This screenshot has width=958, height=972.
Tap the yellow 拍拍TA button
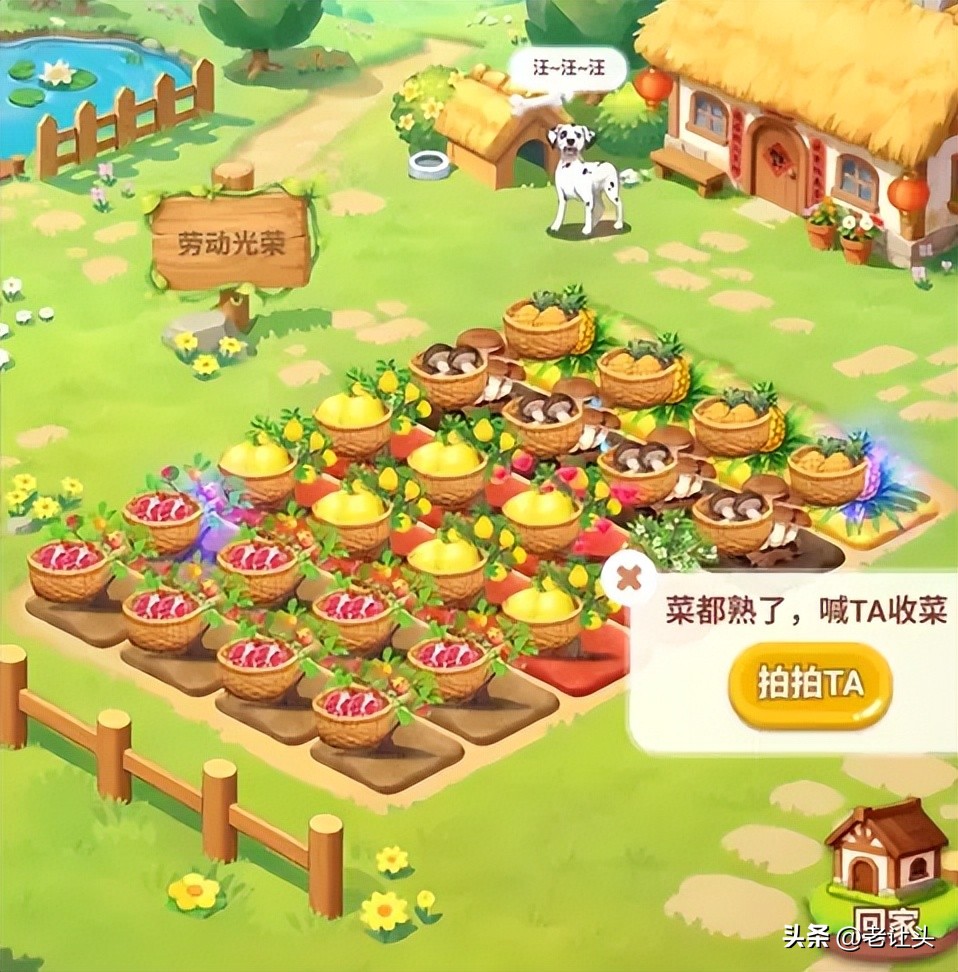(809, 684)
